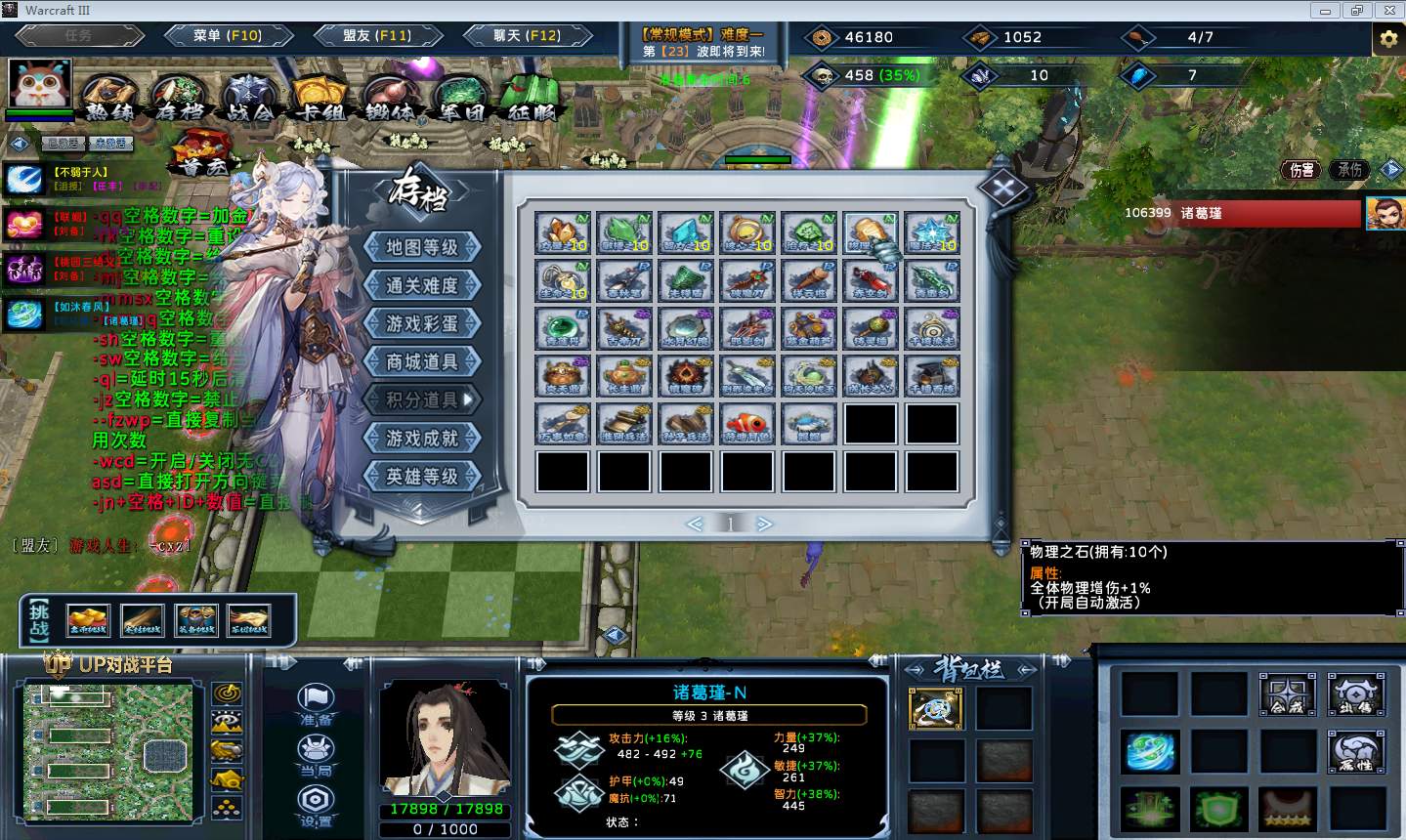Screen dimensions: 1406x840
Task: Open the 游戏成就 achievements section
Action: (422, 438)
